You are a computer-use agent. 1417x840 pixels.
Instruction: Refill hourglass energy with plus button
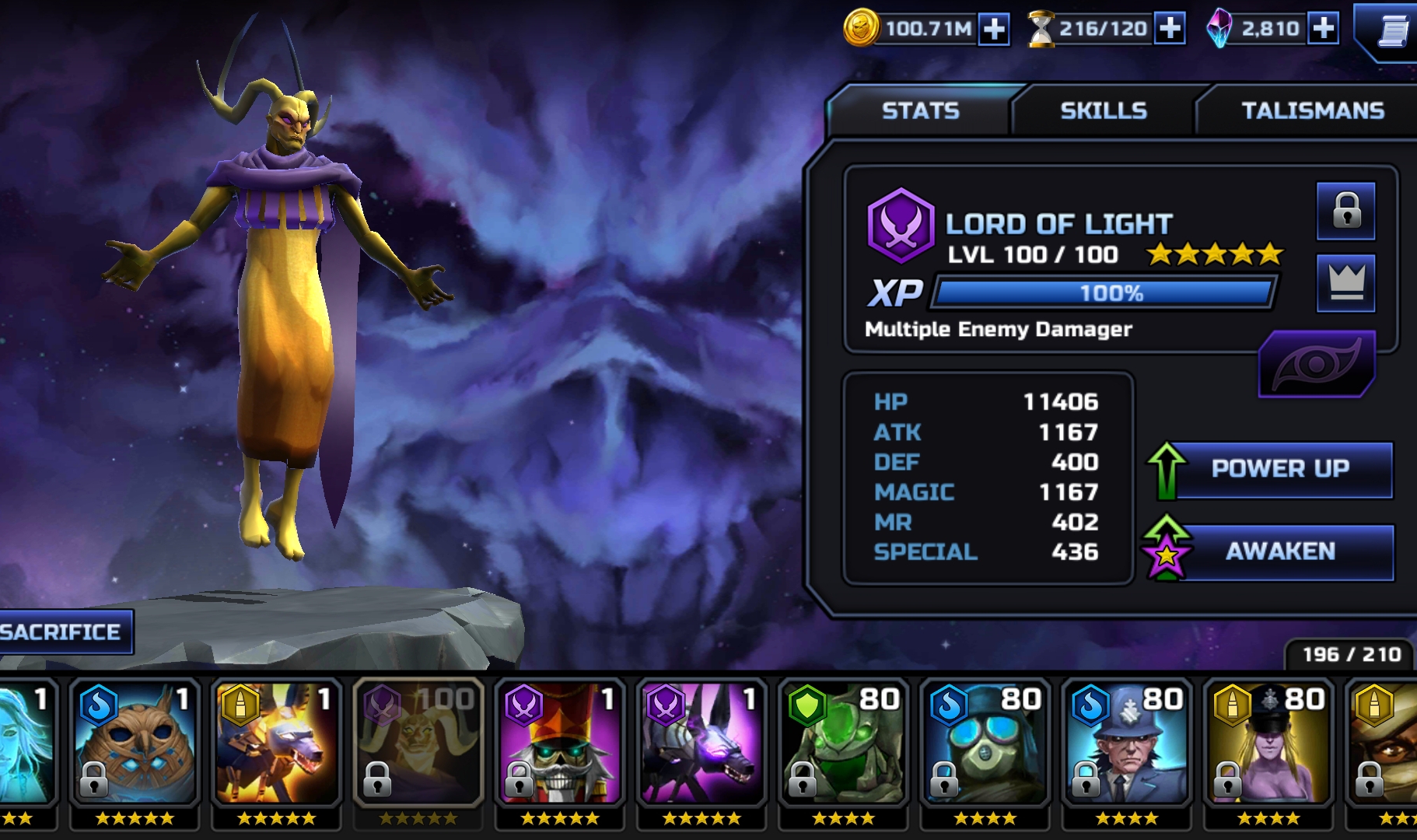tap(1170, 30)
